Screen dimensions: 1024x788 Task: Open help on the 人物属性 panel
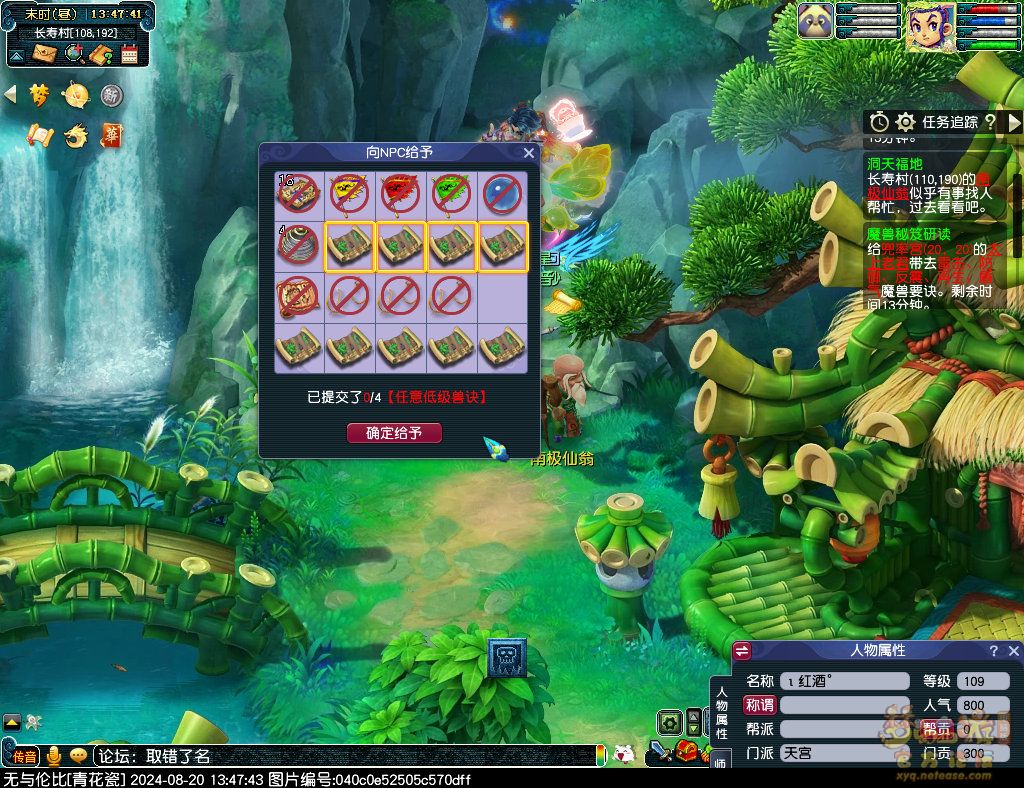993,651
